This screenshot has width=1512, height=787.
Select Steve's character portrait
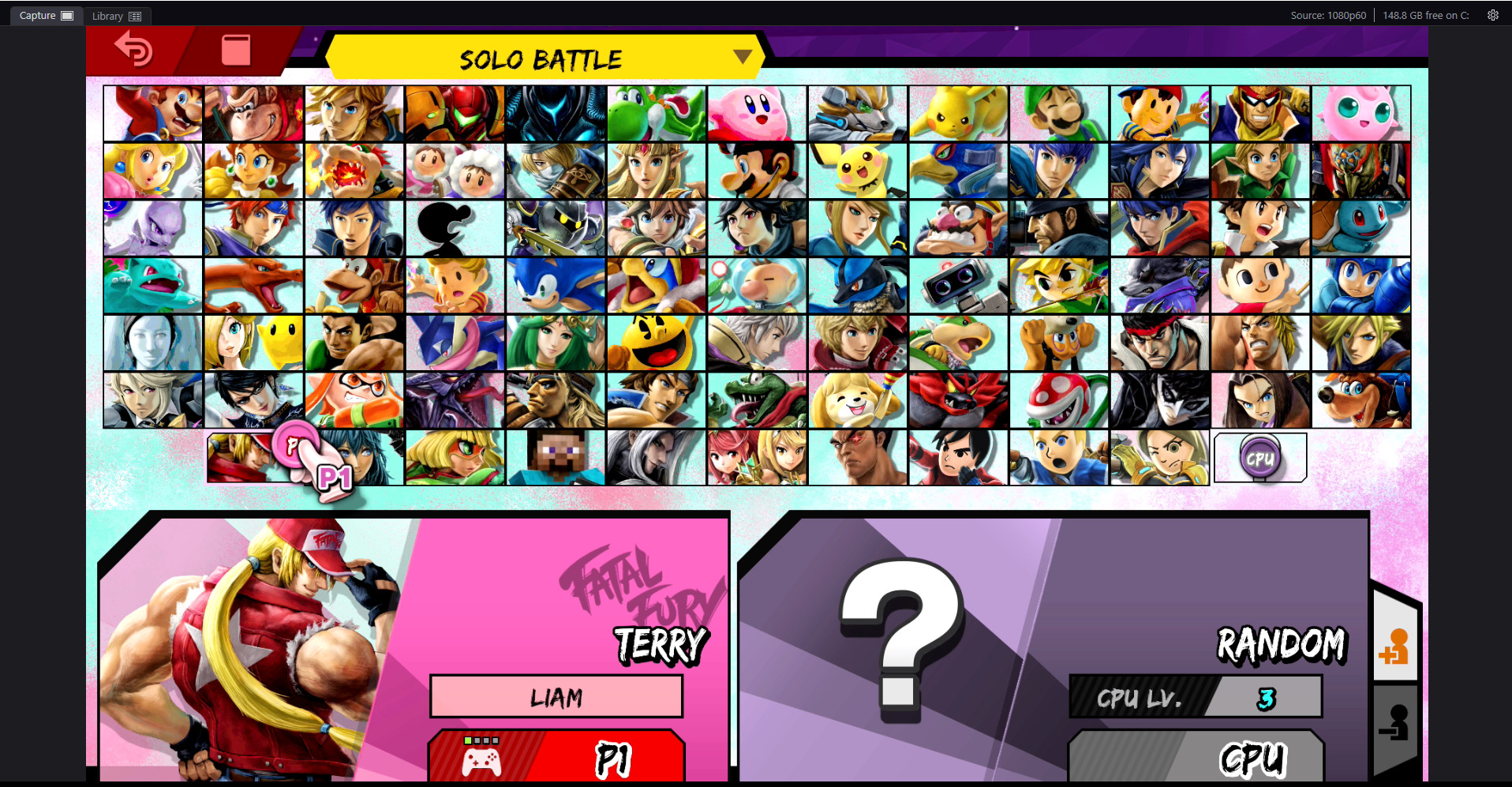point(555,456)
